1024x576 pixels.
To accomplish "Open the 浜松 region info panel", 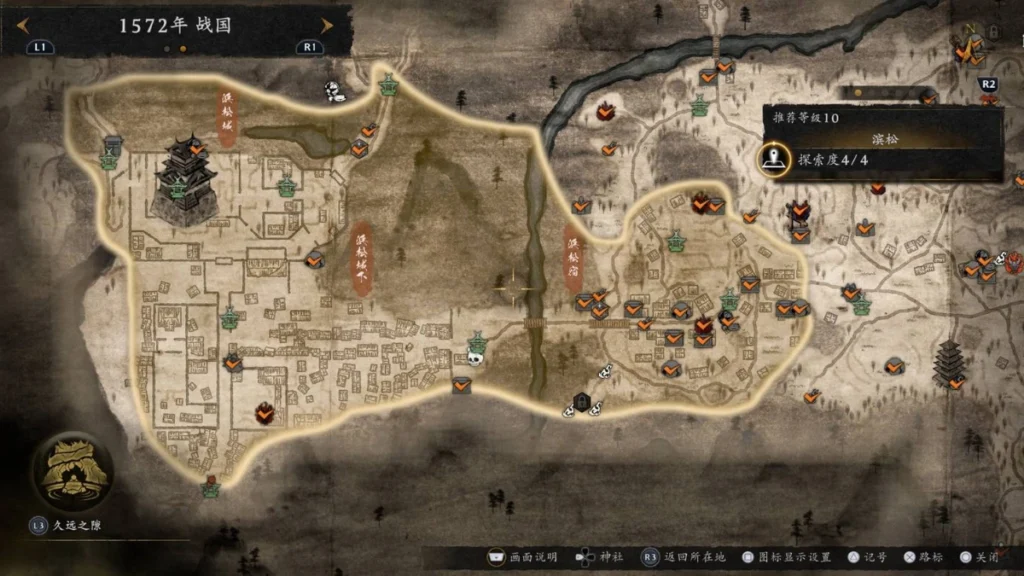I will (884, 140).
